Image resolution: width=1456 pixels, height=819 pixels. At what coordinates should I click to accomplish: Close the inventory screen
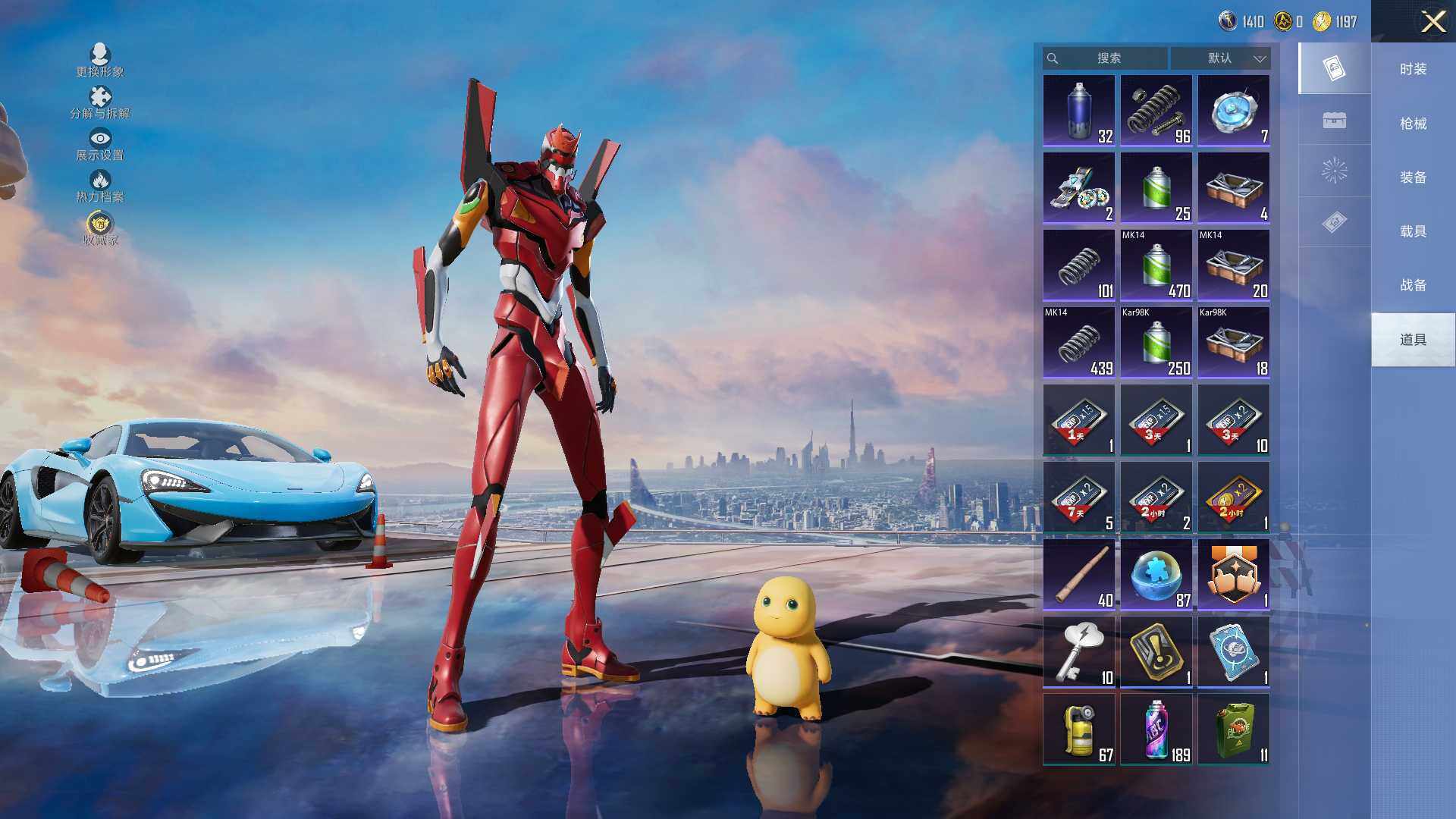(1432, 21)
